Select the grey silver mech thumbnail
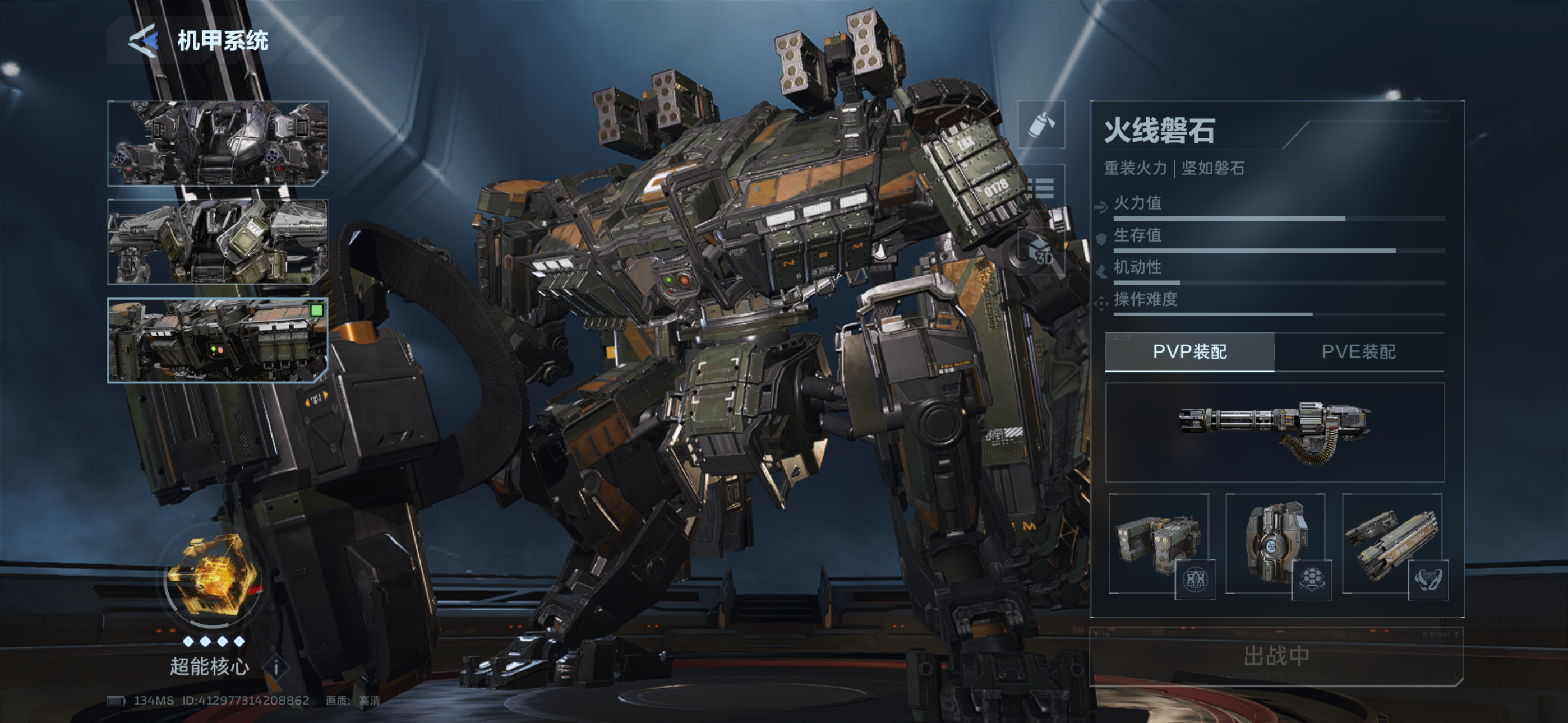Screen dimensions: 1568x723 pyautogui.click(x=217, y=143)
